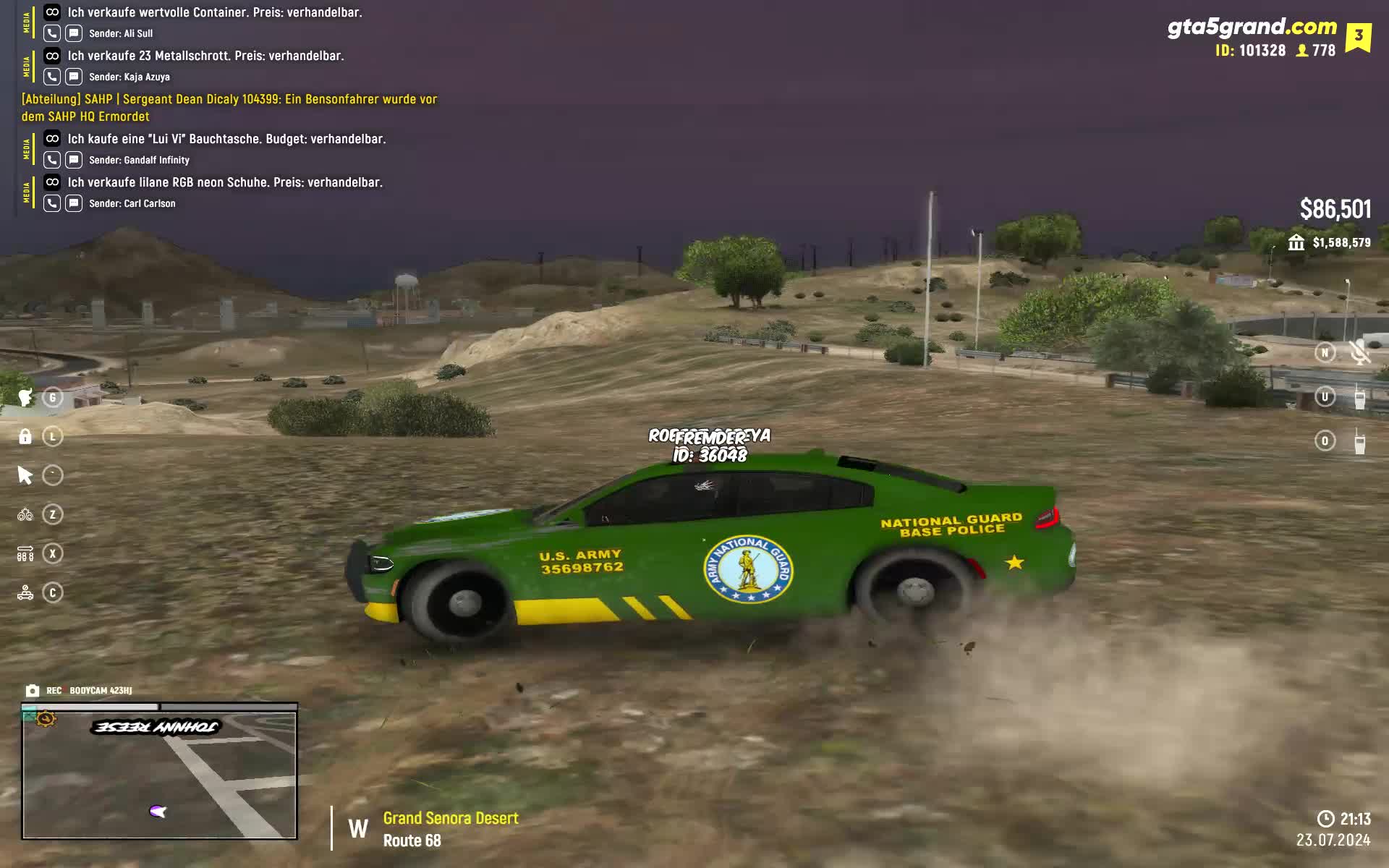The height and width of the screenshot is (868, 1389).
Task: Message Kaja Azuya about the Metallschrott ad
Action: (x=74, y=77)
